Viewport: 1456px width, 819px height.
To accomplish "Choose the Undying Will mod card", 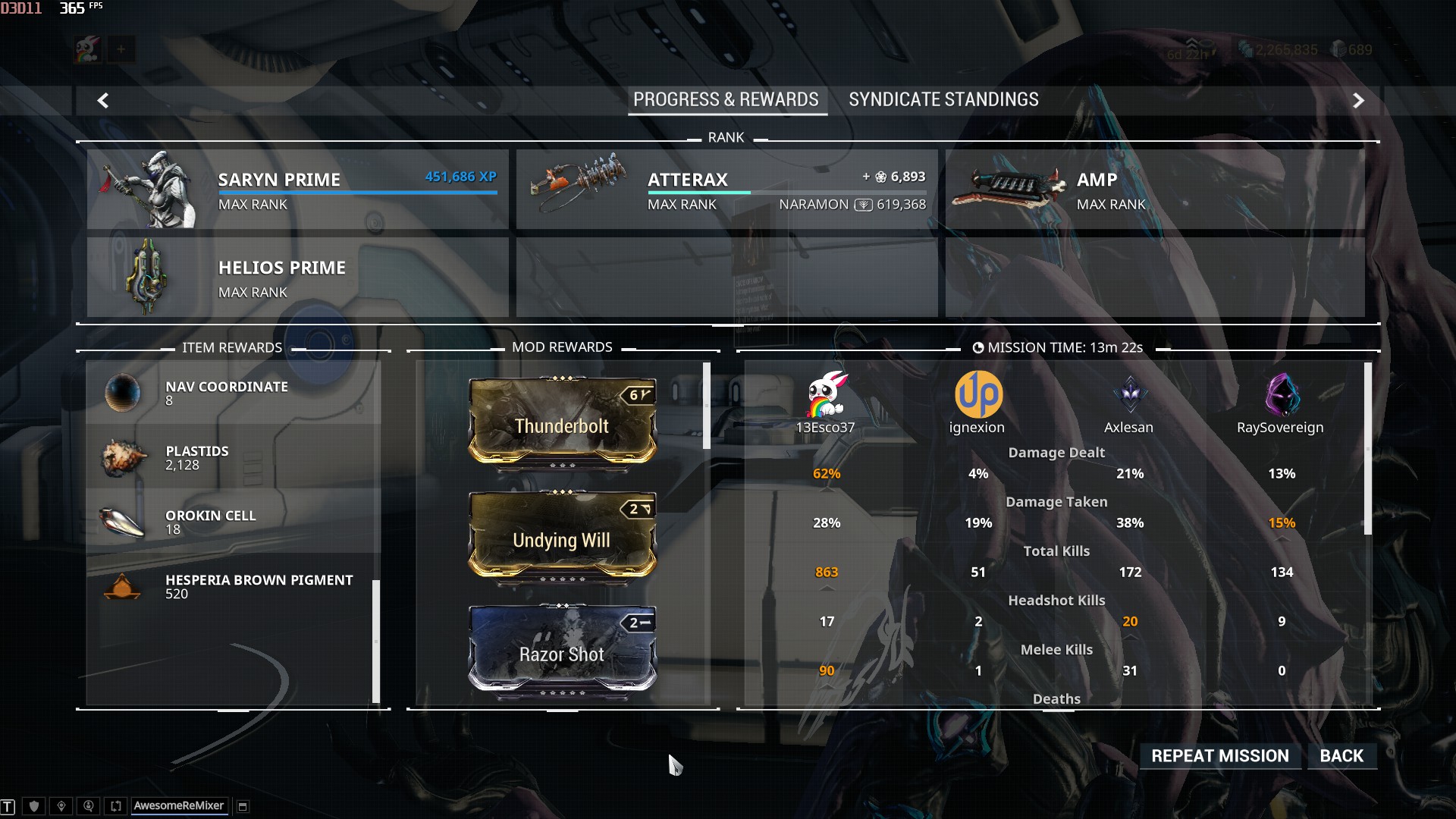I will tap(562, 536).
